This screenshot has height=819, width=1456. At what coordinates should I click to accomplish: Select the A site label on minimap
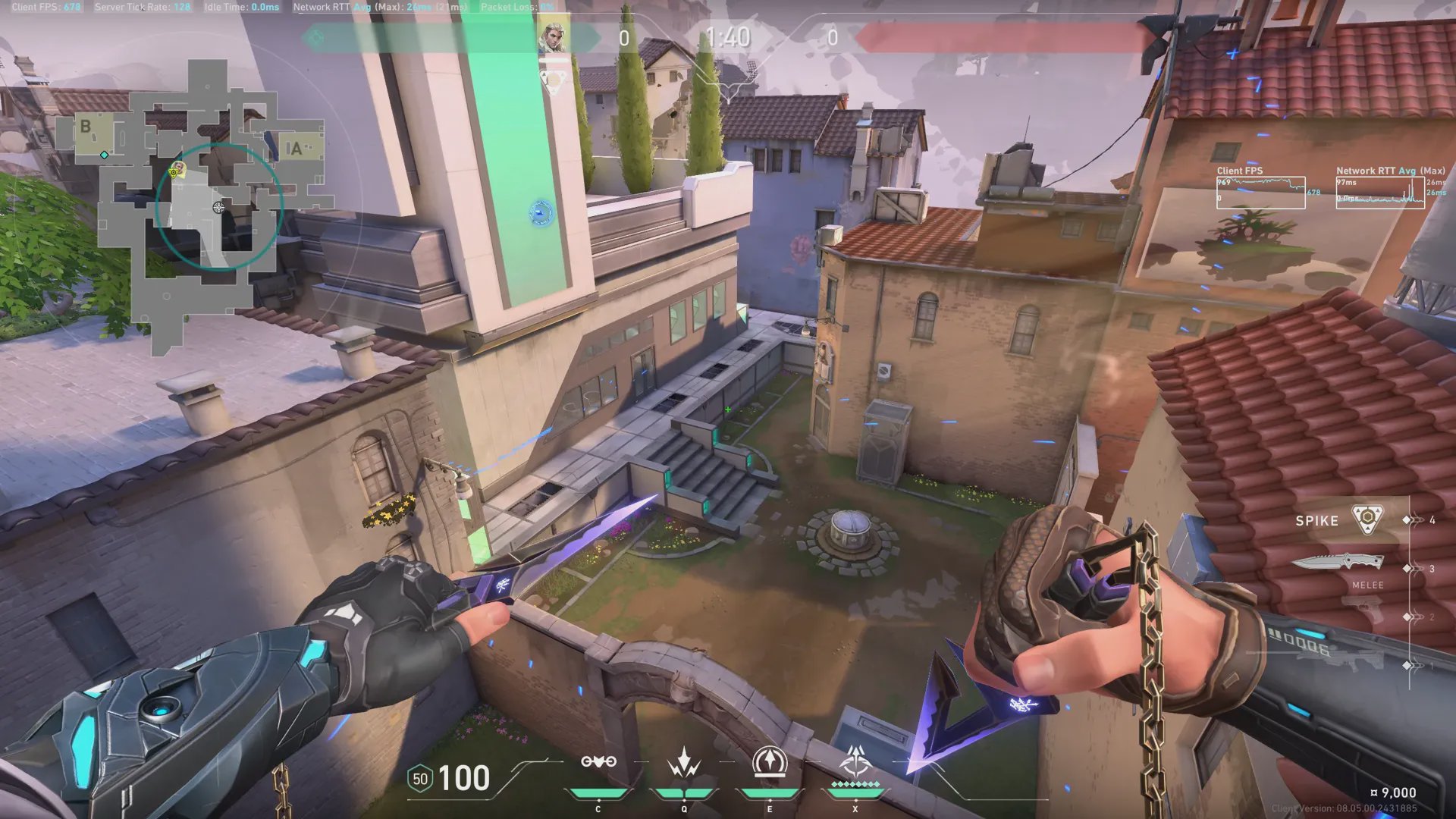click(x=297, y=149)
